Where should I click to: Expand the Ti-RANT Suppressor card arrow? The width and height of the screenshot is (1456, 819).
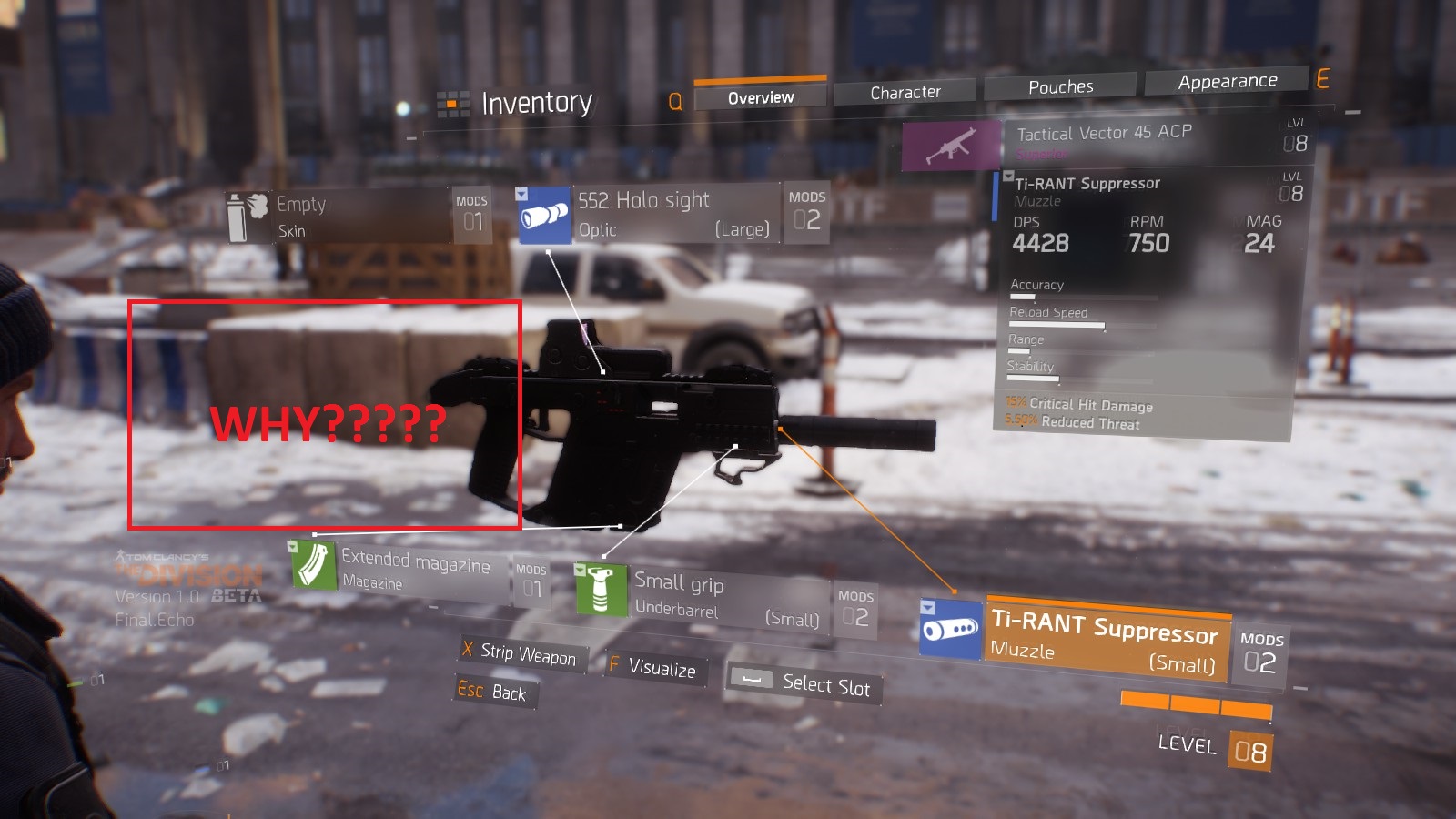(x=929, y=605)
